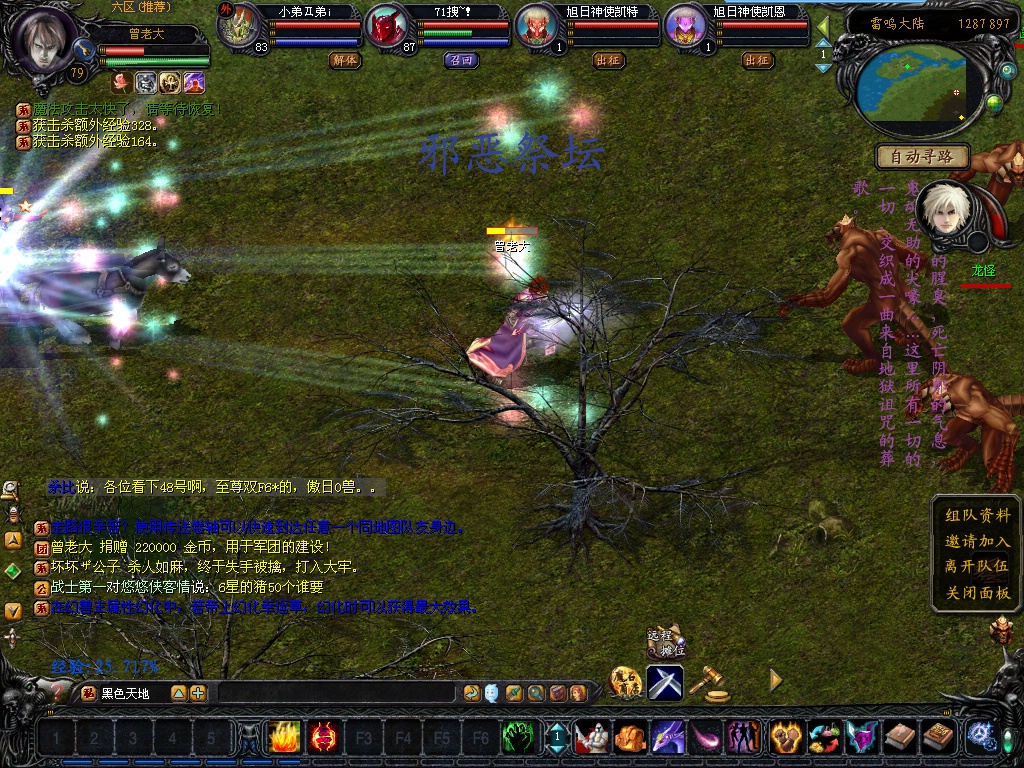The image size is (1024, 768).
Task: Use the green claw hand skill
Action: (515, 738)
